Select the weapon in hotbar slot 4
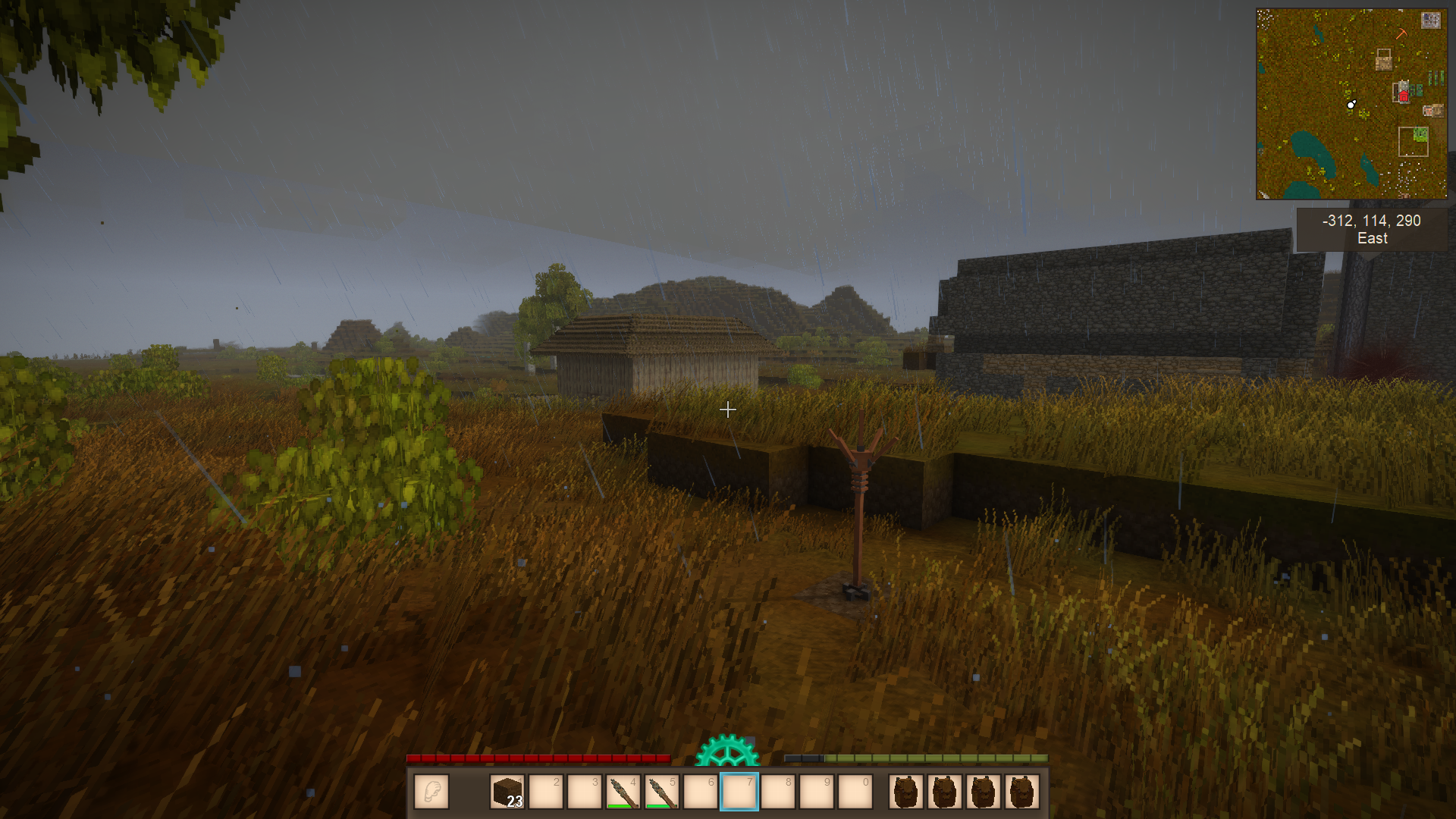The width and height of the screenshot is (1456, 819). 623,792
